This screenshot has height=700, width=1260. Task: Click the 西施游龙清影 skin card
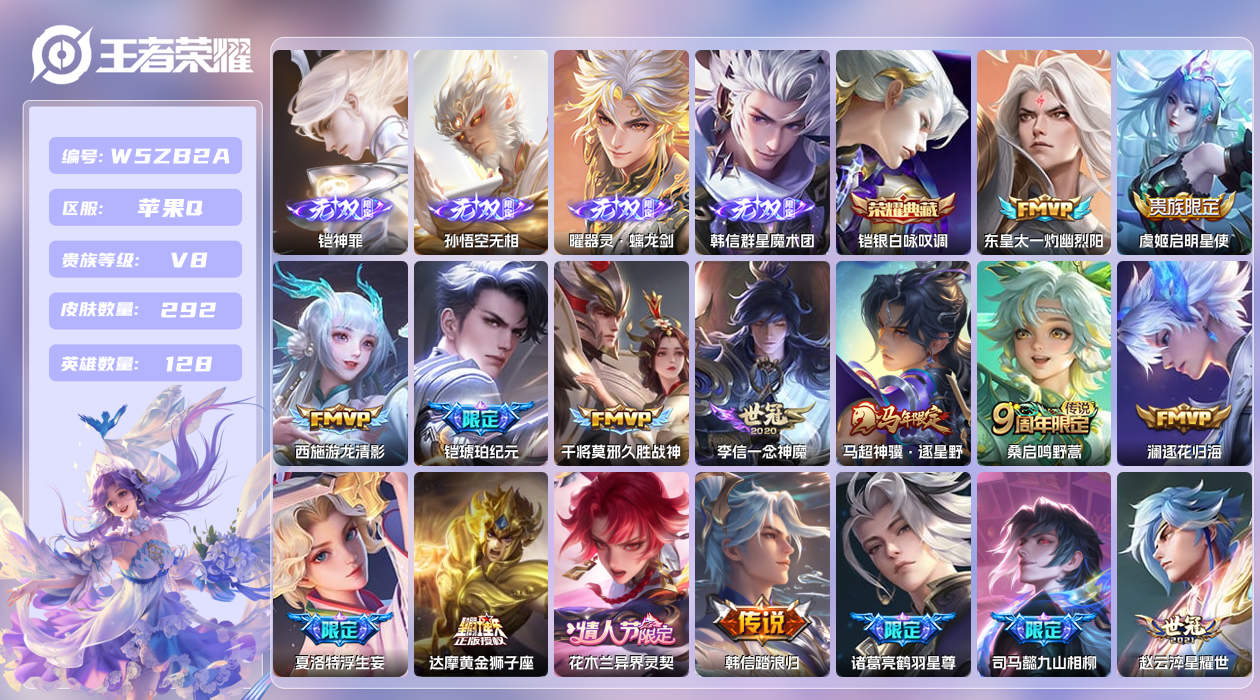(340, 363)
